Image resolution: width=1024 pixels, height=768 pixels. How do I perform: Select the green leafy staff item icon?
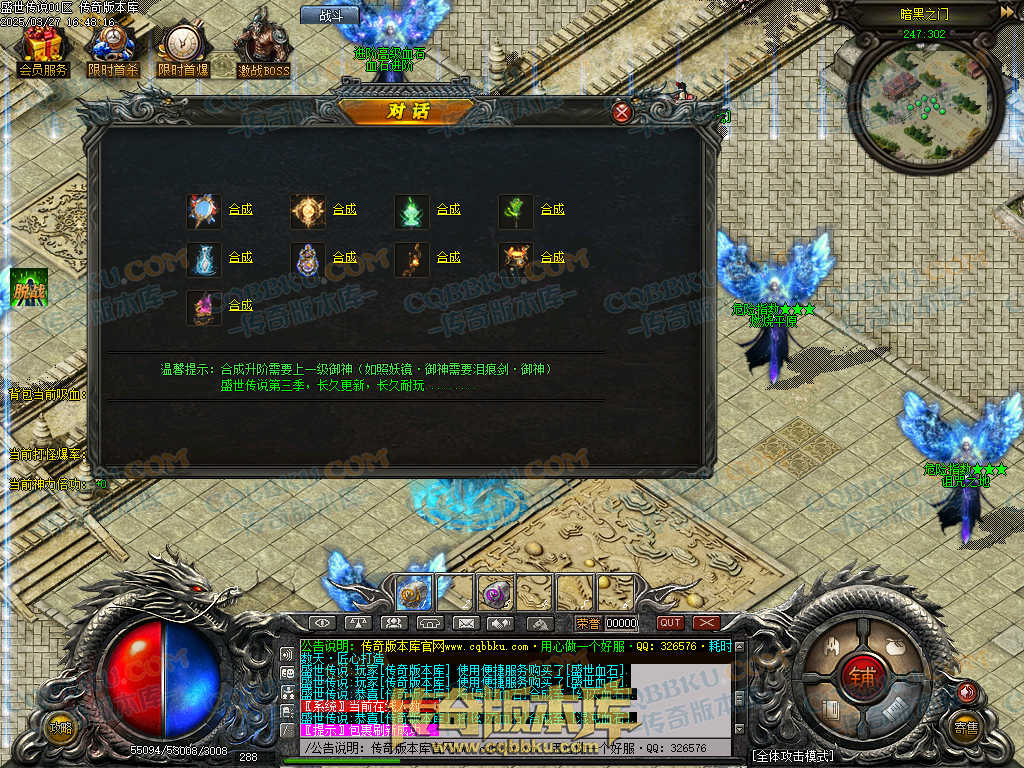coord(515,211)
